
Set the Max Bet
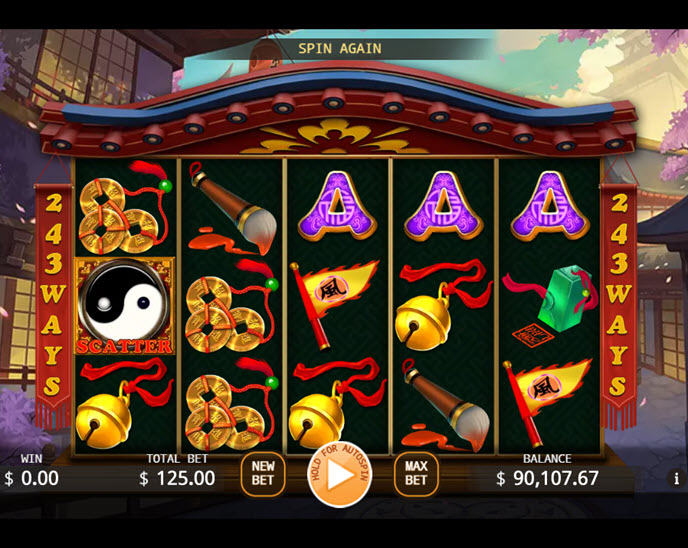point(416,474)
